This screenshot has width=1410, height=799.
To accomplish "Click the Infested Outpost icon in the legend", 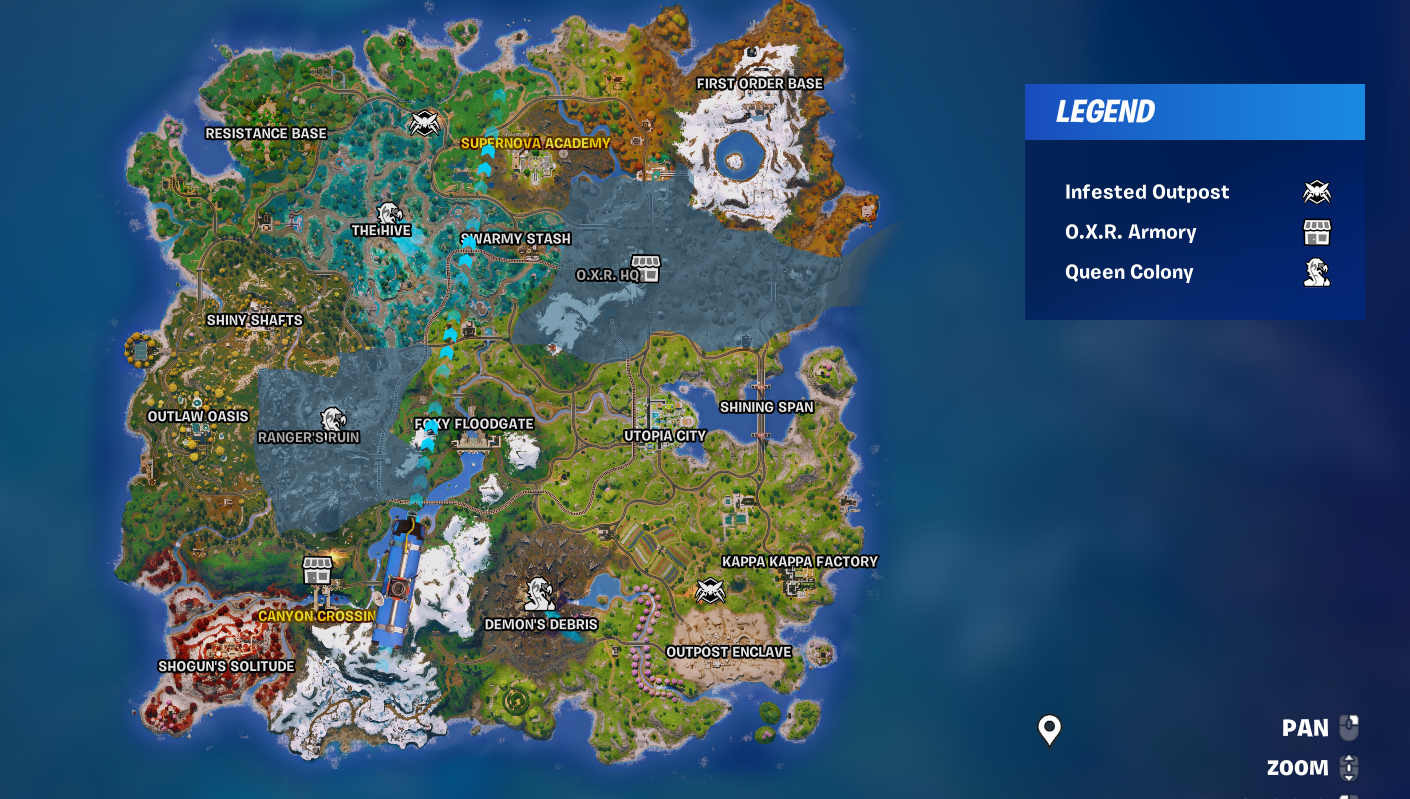I will [x=1317, y=191].
